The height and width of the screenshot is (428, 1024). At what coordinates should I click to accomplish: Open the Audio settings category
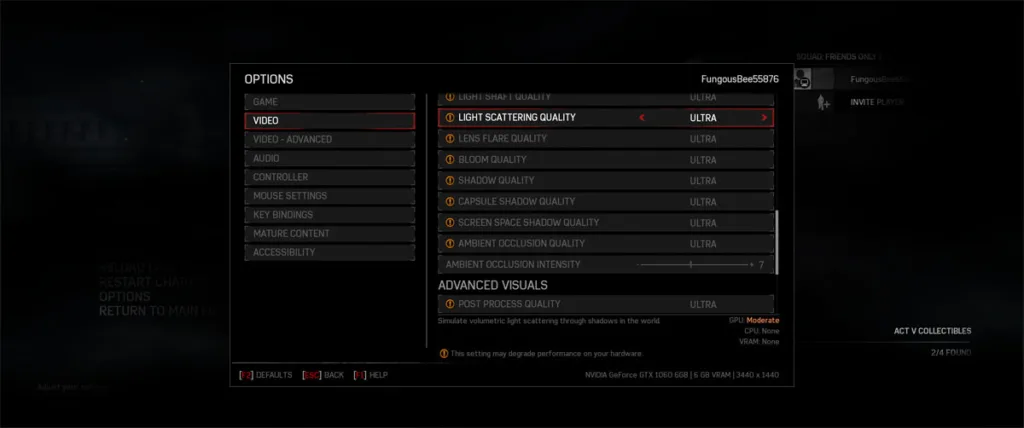coord(329,158)
